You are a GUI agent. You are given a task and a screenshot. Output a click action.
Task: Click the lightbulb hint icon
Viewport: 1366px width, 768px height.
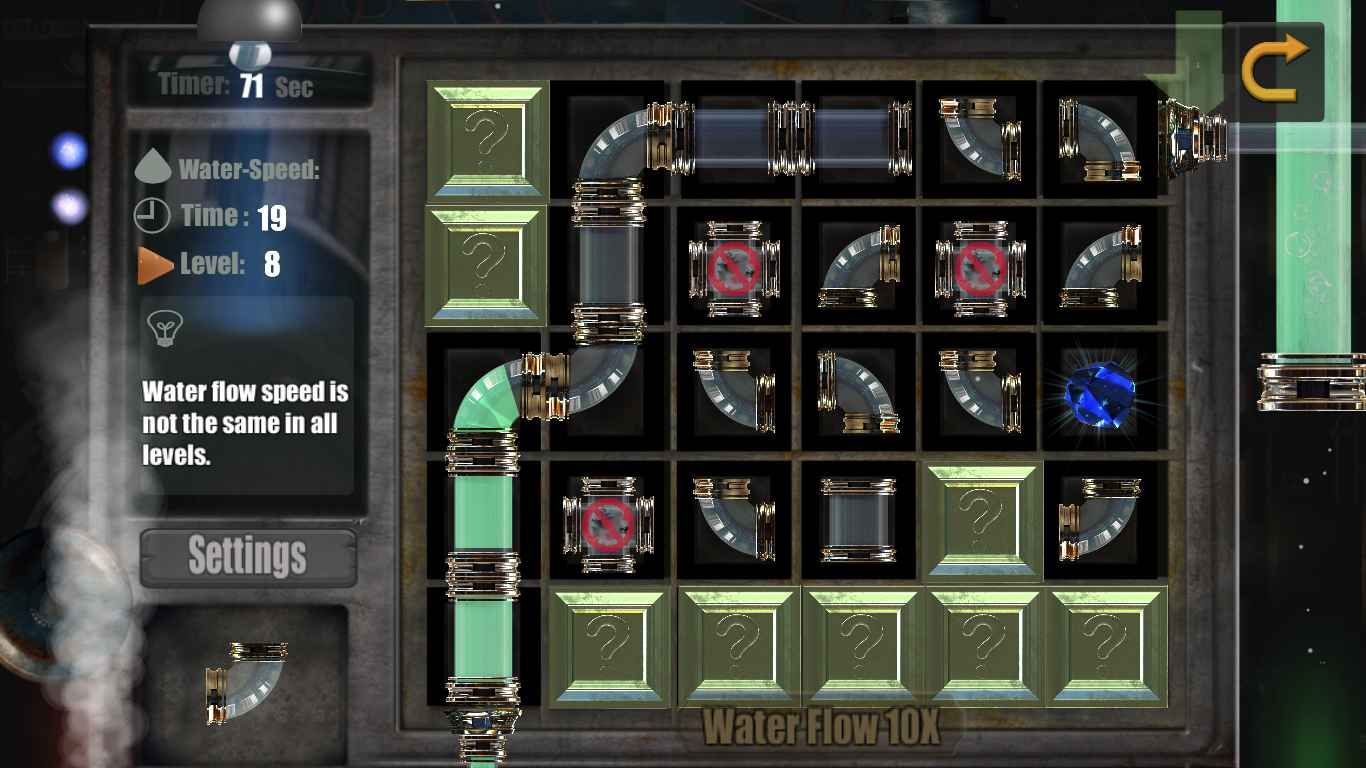pos(162,327)
